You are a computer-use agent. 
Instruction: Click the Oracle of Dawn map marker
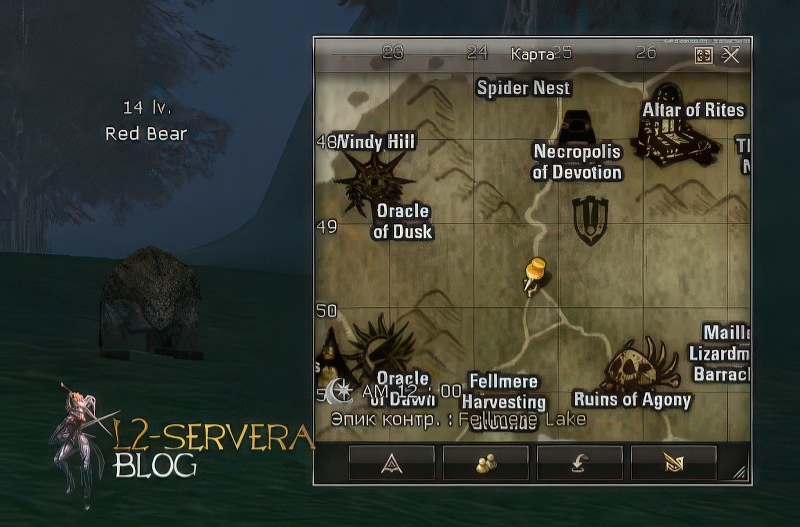(383, 345)
